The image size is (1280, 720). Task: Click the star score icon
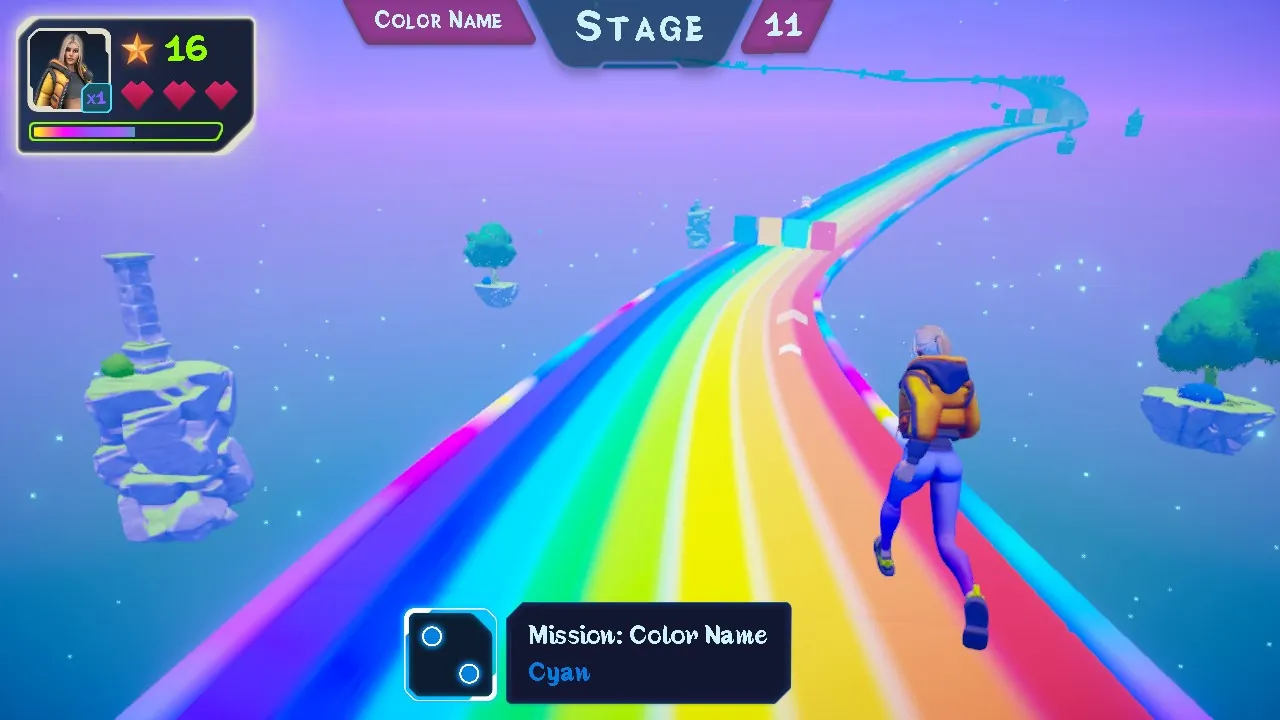[x=138, y=50]
